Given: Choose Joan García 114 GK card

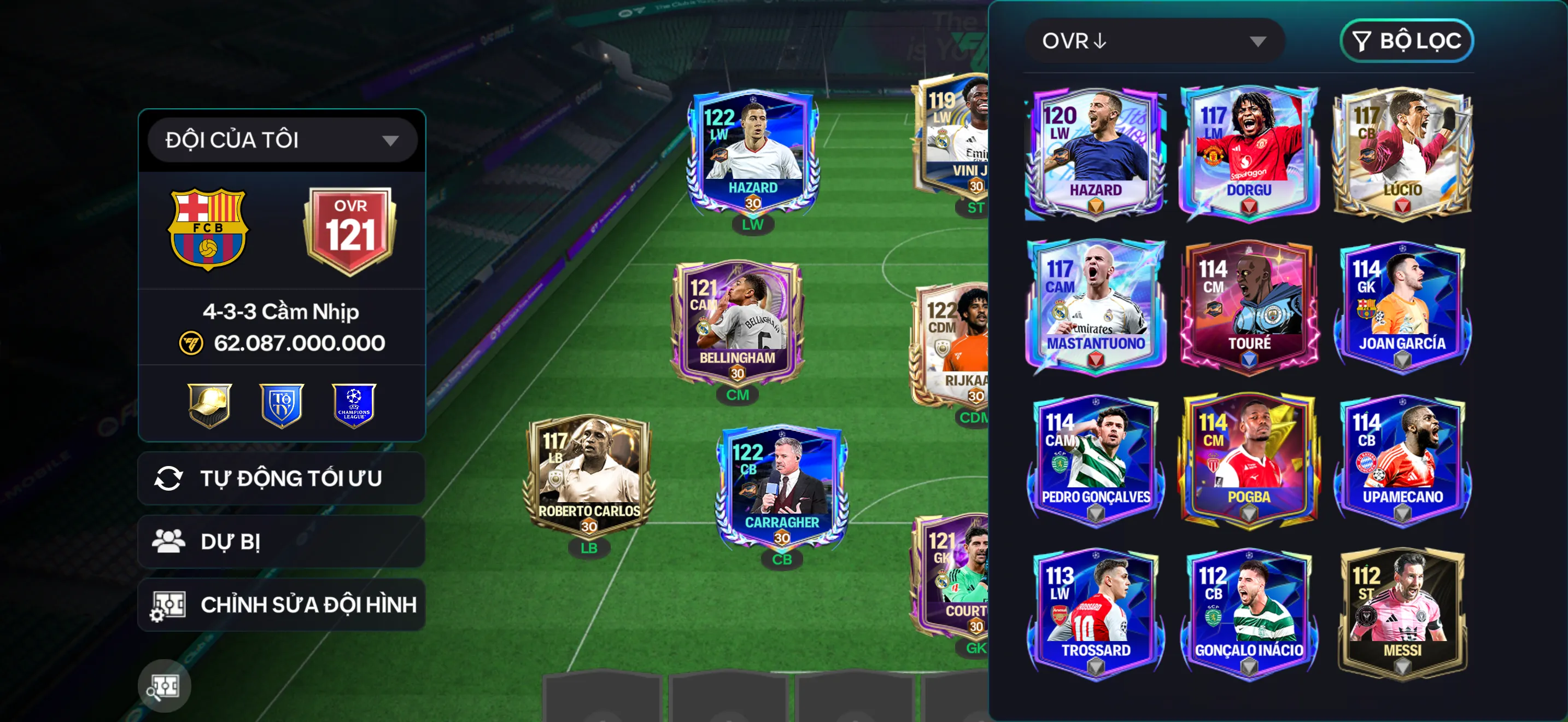Looking at the screenshot, I should pyautogui.click(x=1402, y=306).
